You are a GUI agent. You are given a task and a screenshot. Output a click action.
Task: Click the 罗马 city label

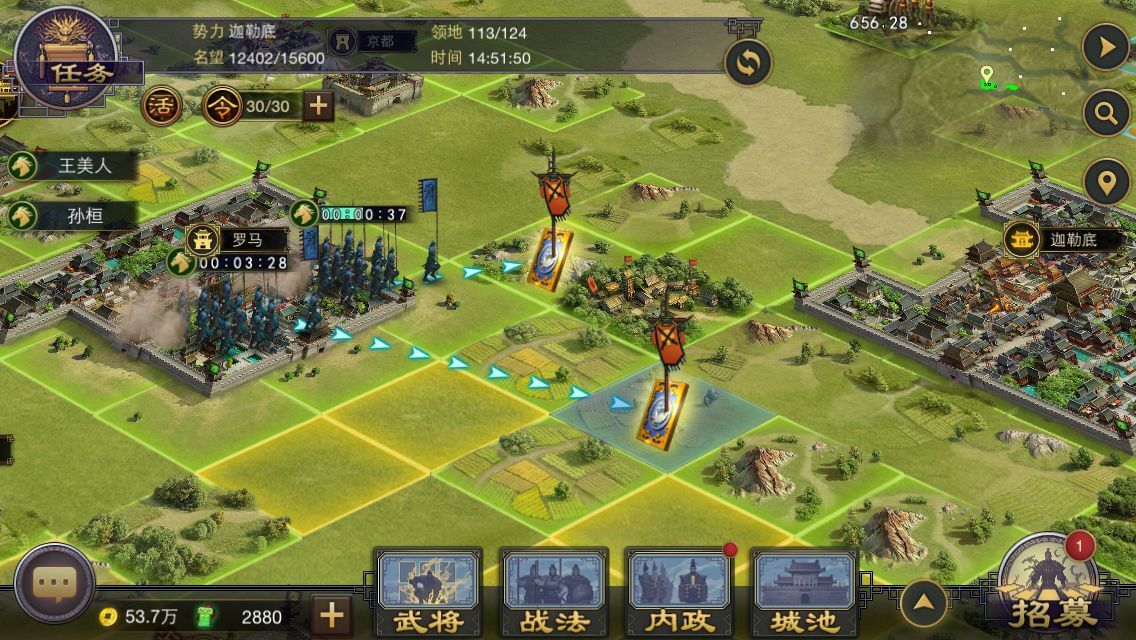coord(236,240)
